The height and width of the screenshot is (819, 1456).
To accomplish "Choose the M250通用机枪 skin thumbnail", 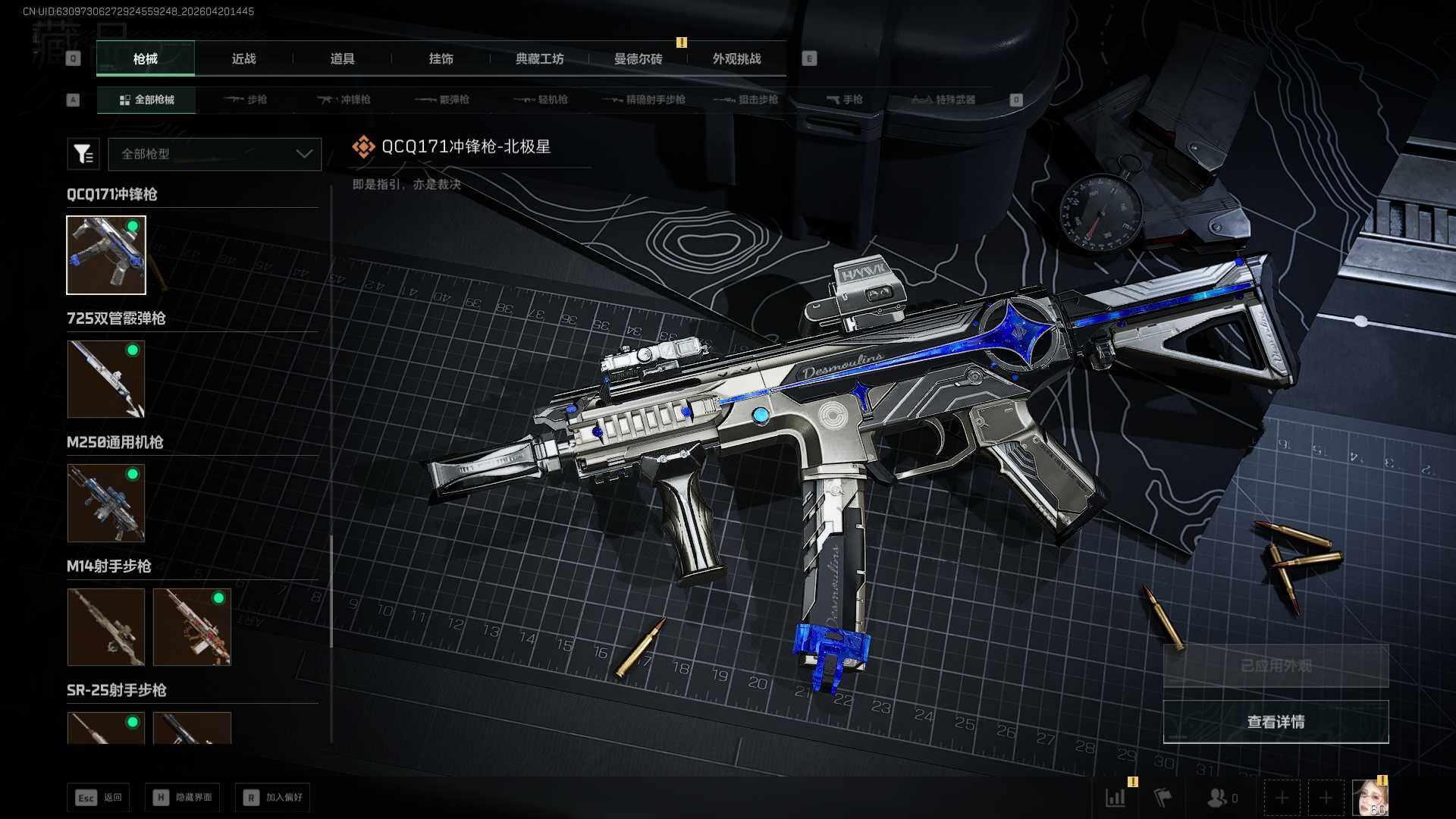I will (x=106, y=503).
